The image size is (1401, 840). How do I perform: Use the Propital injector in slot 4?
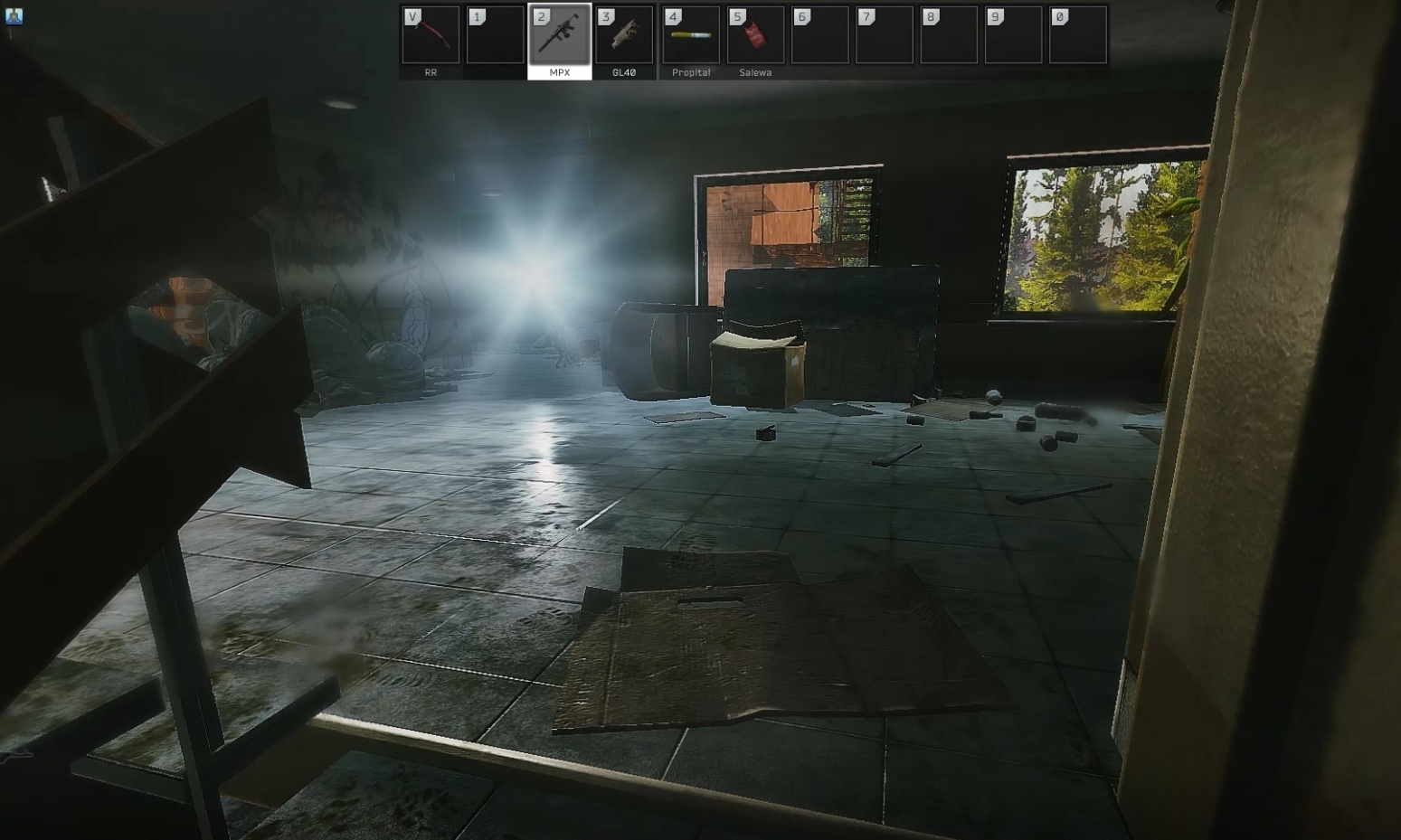tap(690, 35)
